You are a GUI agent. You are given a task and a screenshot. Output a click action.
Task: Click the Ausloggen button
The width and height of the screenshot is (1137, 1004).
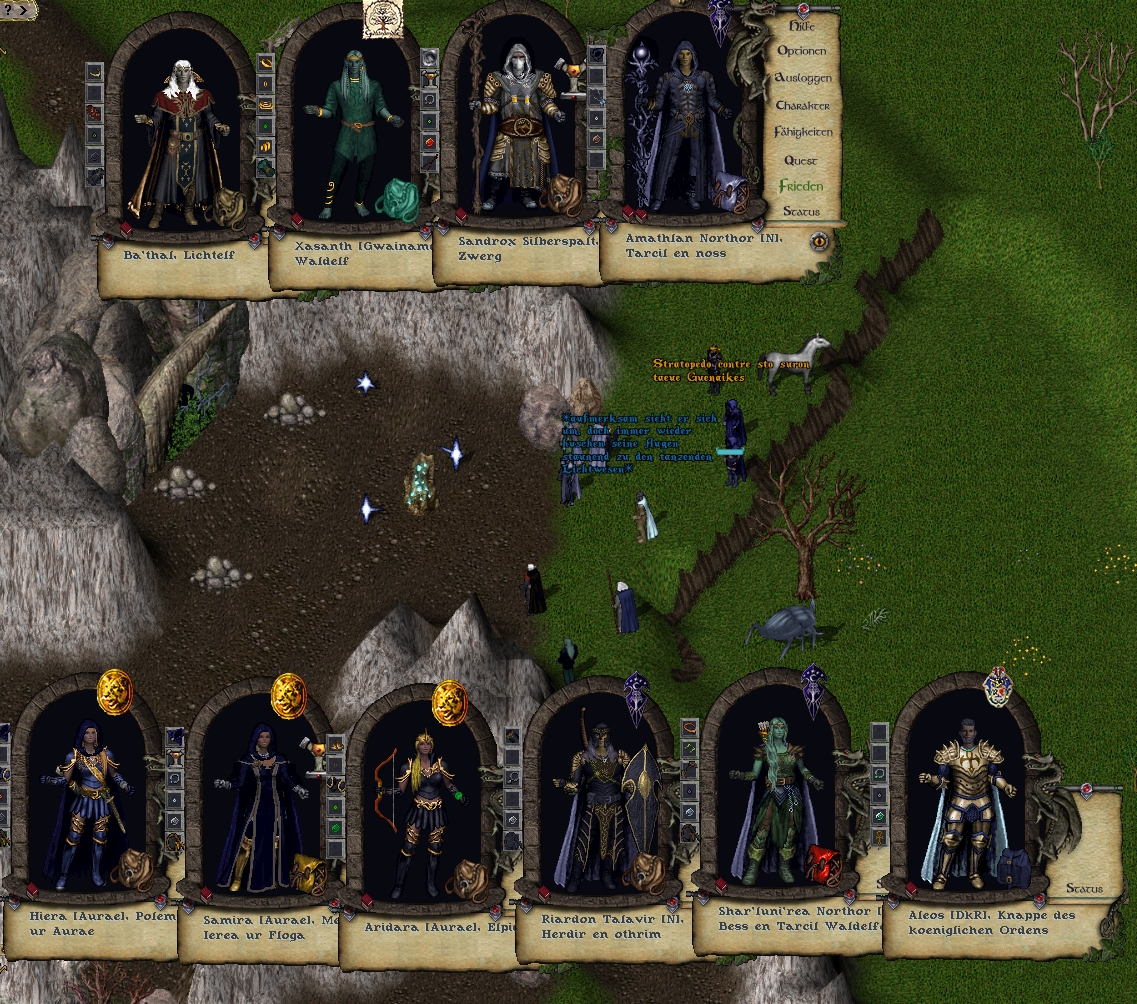[802, 78]
